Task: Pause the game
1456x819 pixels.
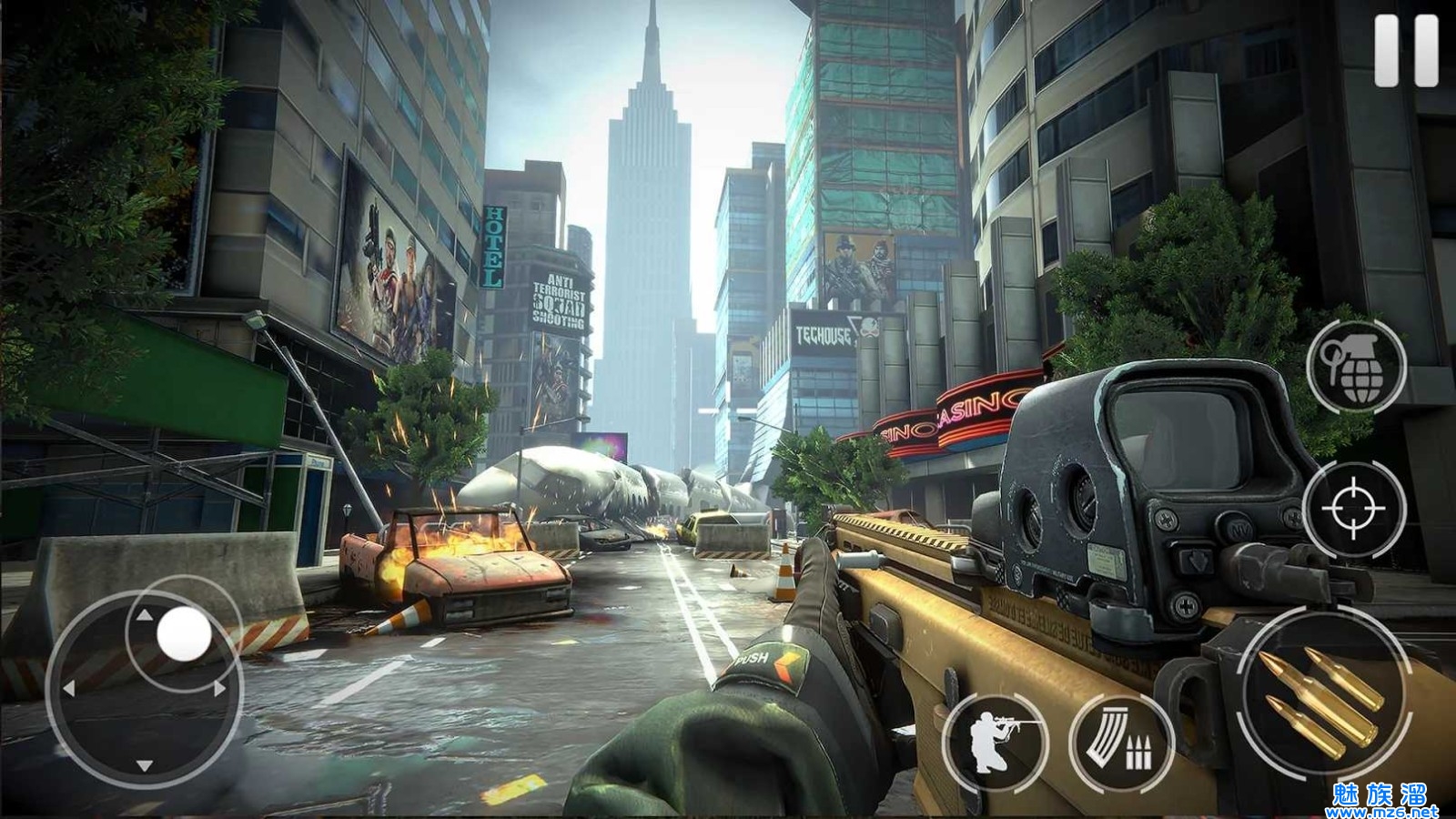Action: tap(1406, 51)
